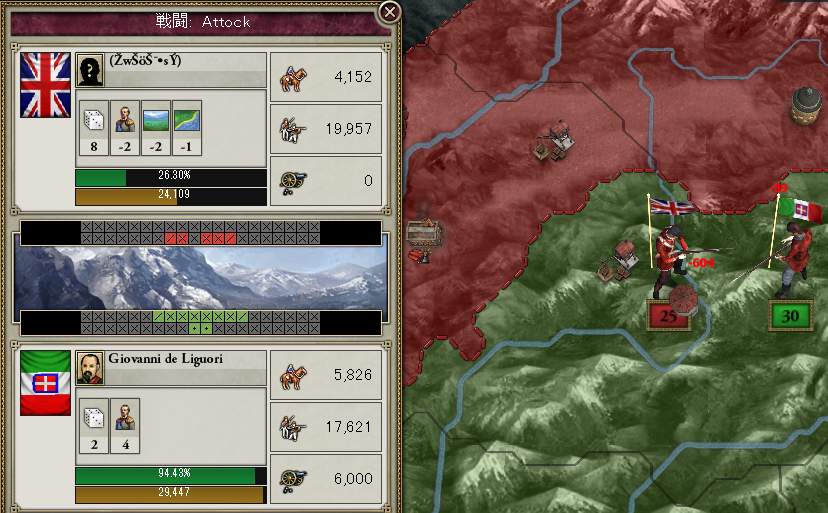Viewport: 828px width, 513px height.
Task: Select Giovanni de Liguori's portrait
Action: (x=90, y=366)
